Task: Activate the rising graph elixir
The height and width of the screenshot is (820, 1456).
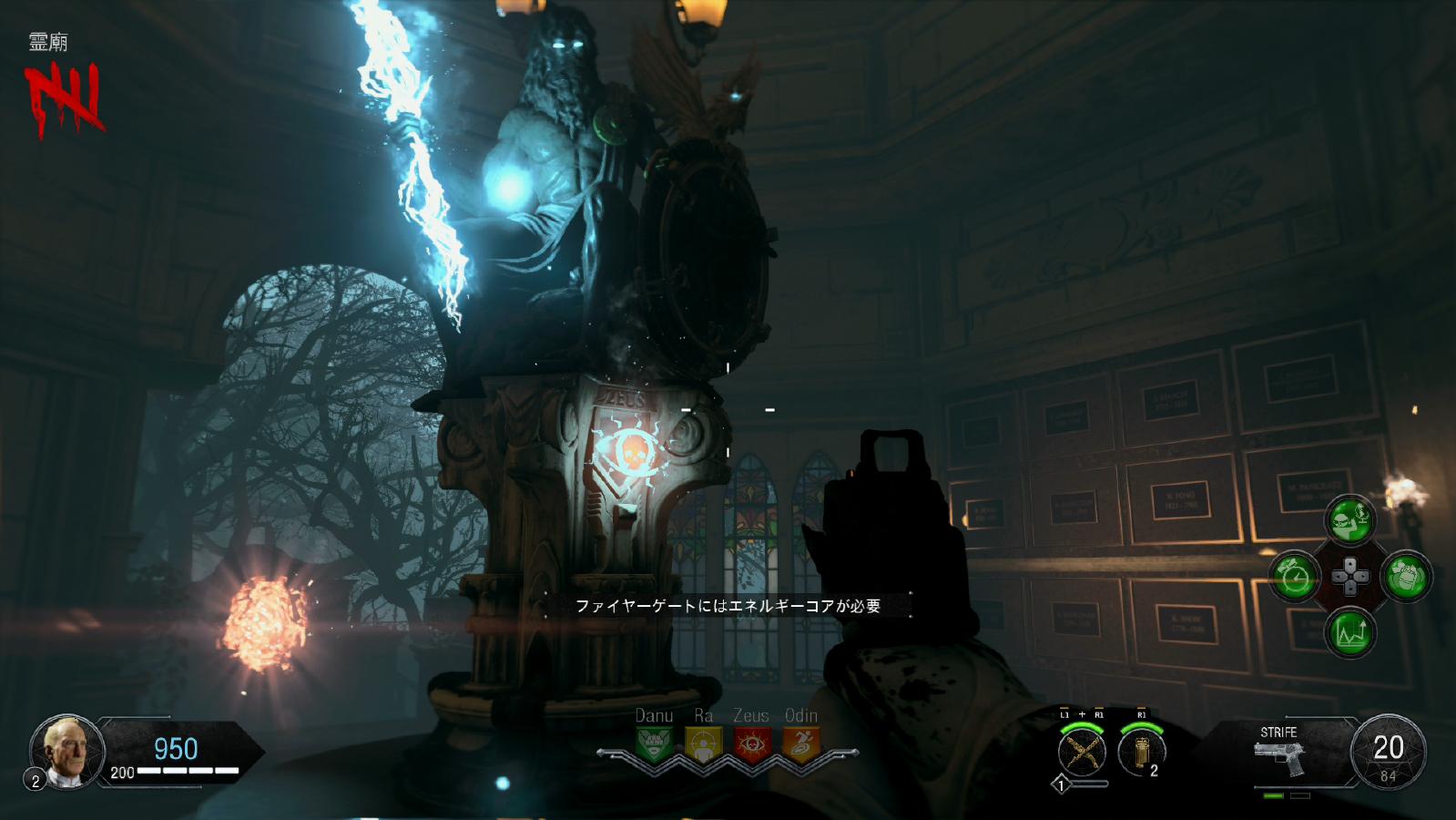Action: [x=1349, y=631]
